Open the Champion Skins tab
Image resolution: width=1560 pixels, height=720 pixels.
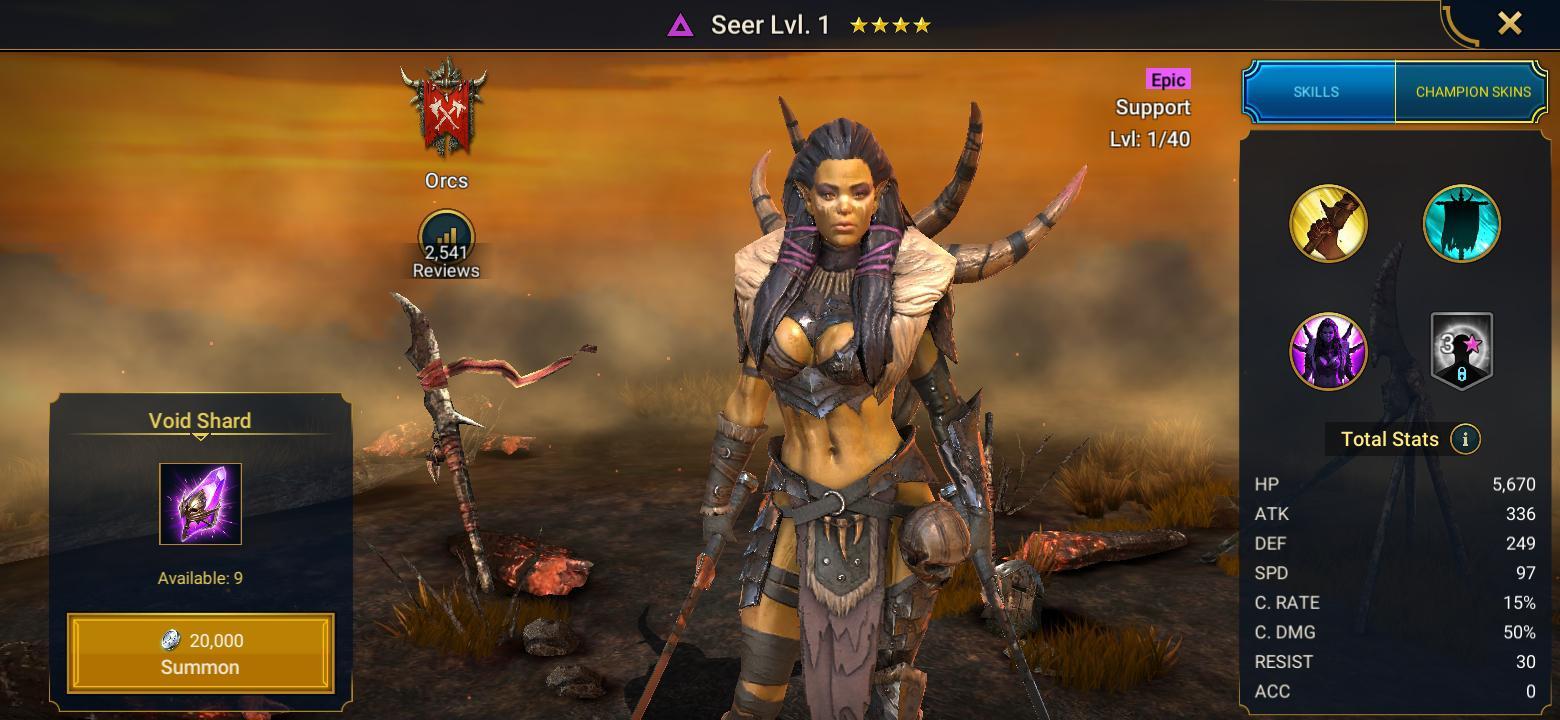click(x=1472, y=91)
